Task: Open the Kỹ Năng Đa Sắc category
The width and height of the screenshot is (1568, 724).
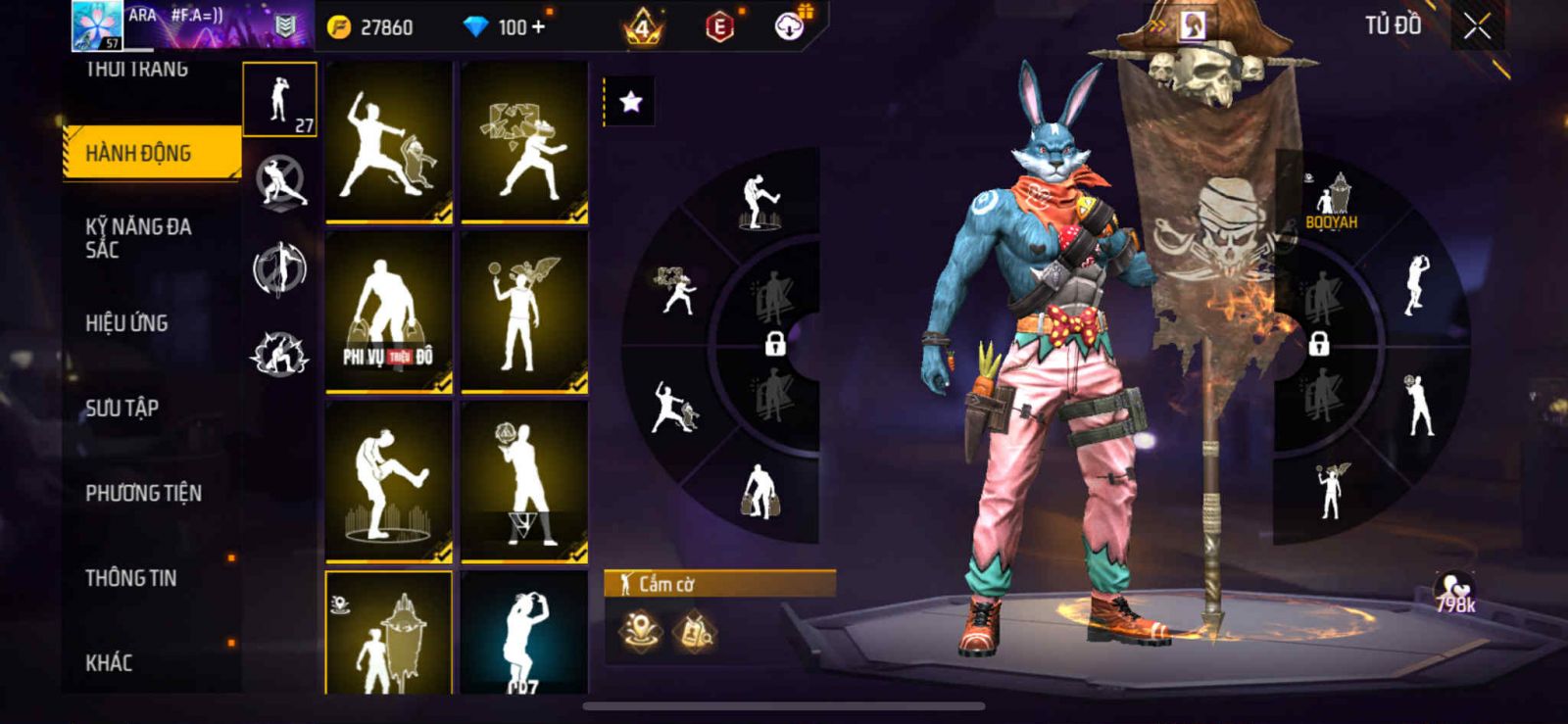Action: point(138,238)
